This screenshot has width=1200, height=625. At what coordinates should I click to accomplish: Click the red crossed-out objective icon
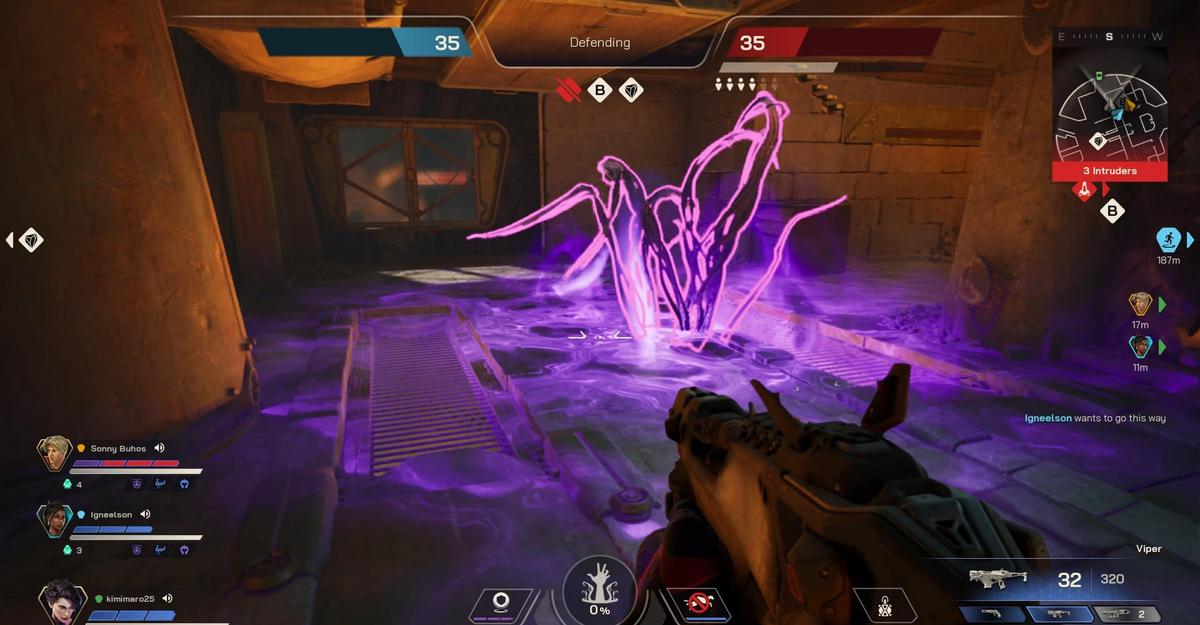click(x=568, y=91)
